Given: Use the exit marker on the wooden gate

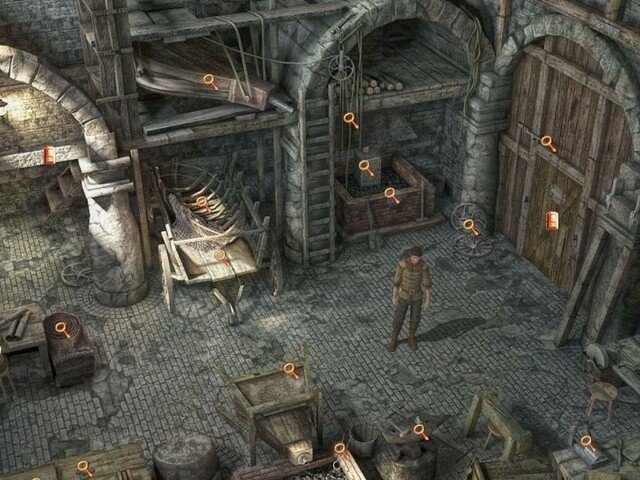Looking at the screenshot, I should click(x=552, y=220).
